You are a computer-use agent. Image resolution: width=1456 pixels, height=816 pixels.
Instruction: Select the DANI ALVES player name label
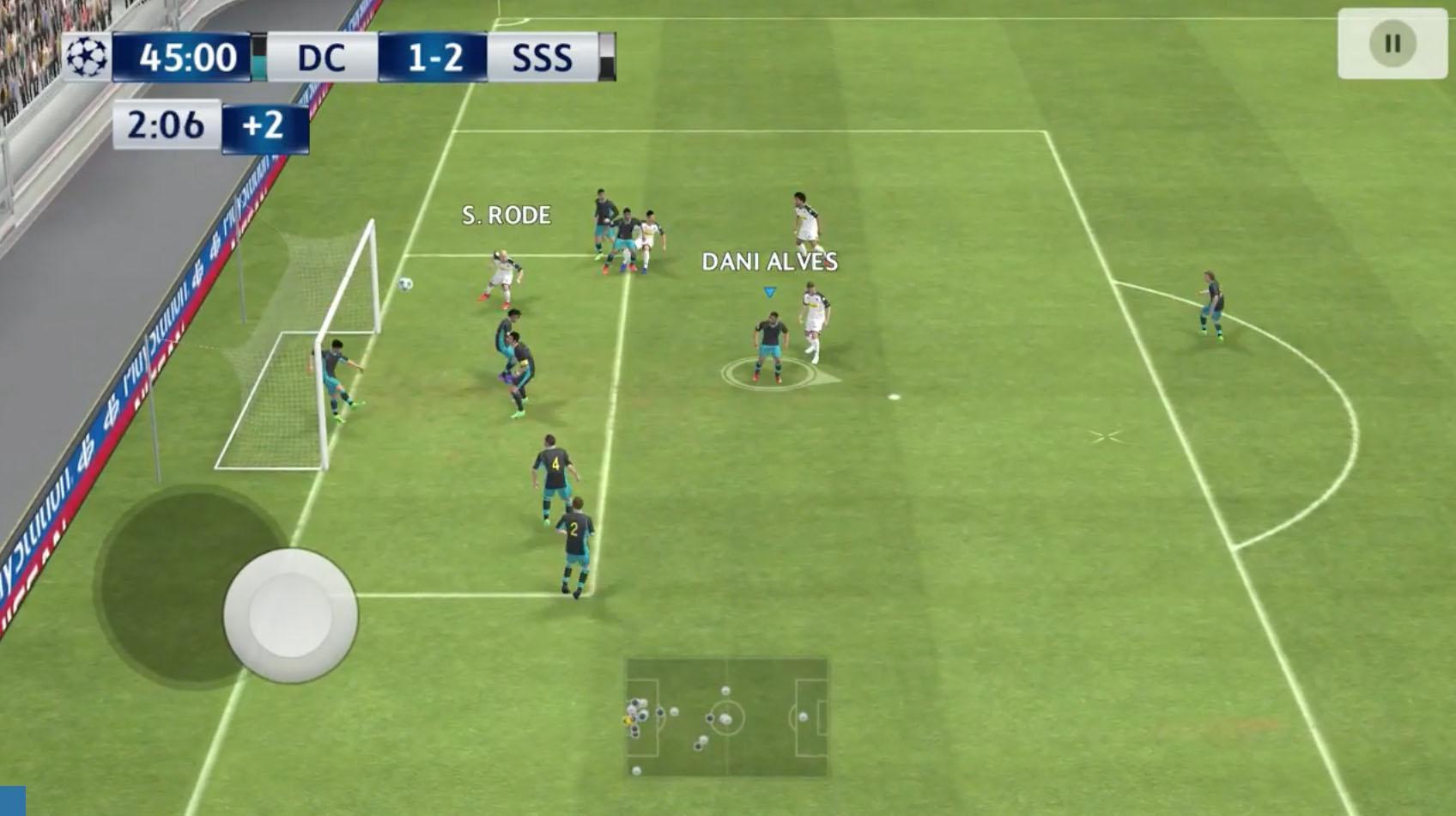(x=770, y=262)
